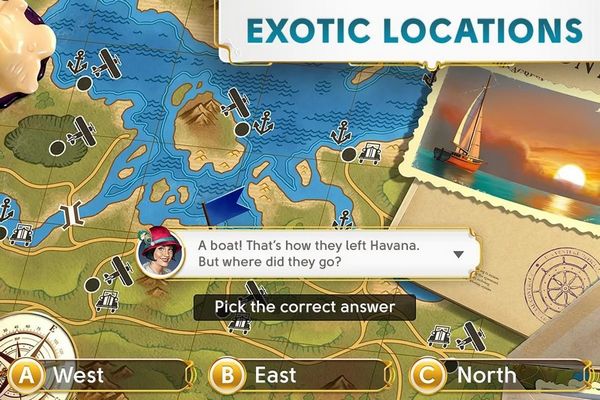The height and width of the screenshot is (400, 600).
Task: Advance the dialogue with the arrow
Action: (458, 254)
